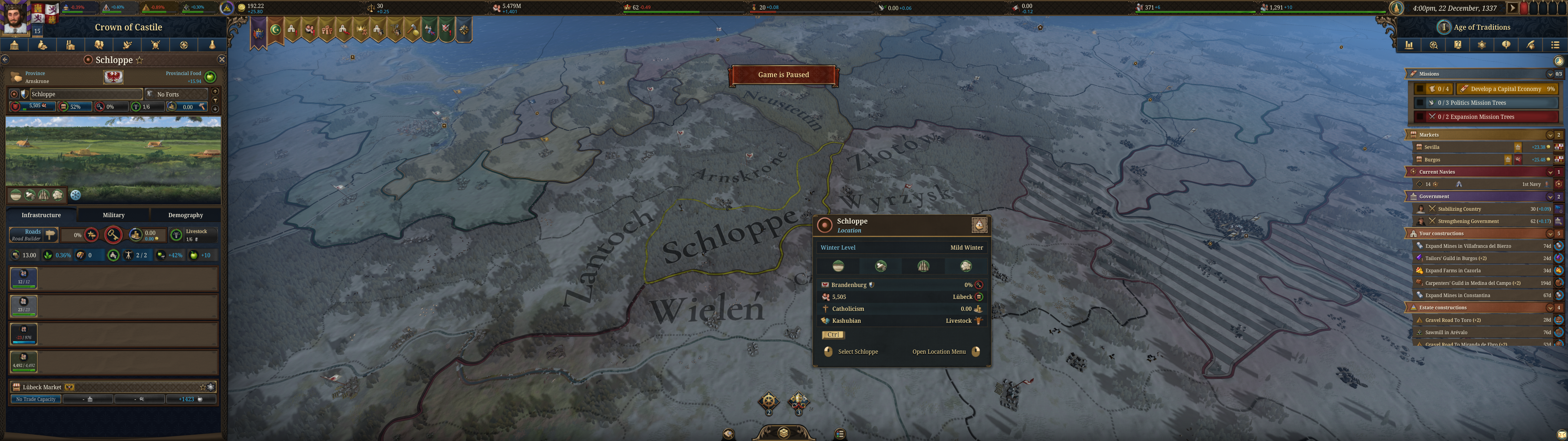Click the Age of Traditions header

click(1481, 28)
